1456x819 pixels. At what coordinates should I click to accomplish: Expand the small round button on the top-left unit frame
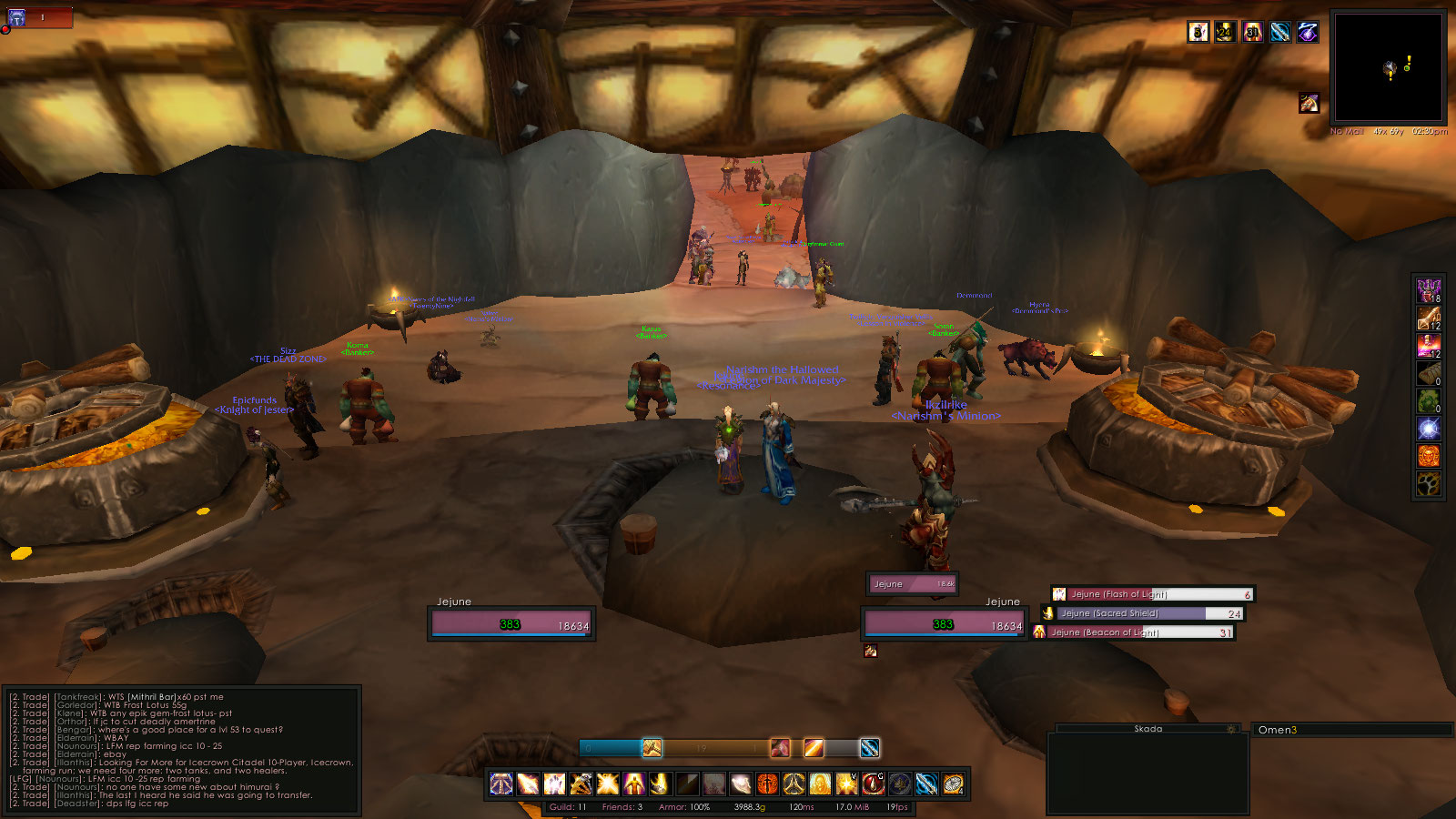(x=6, y=29)
